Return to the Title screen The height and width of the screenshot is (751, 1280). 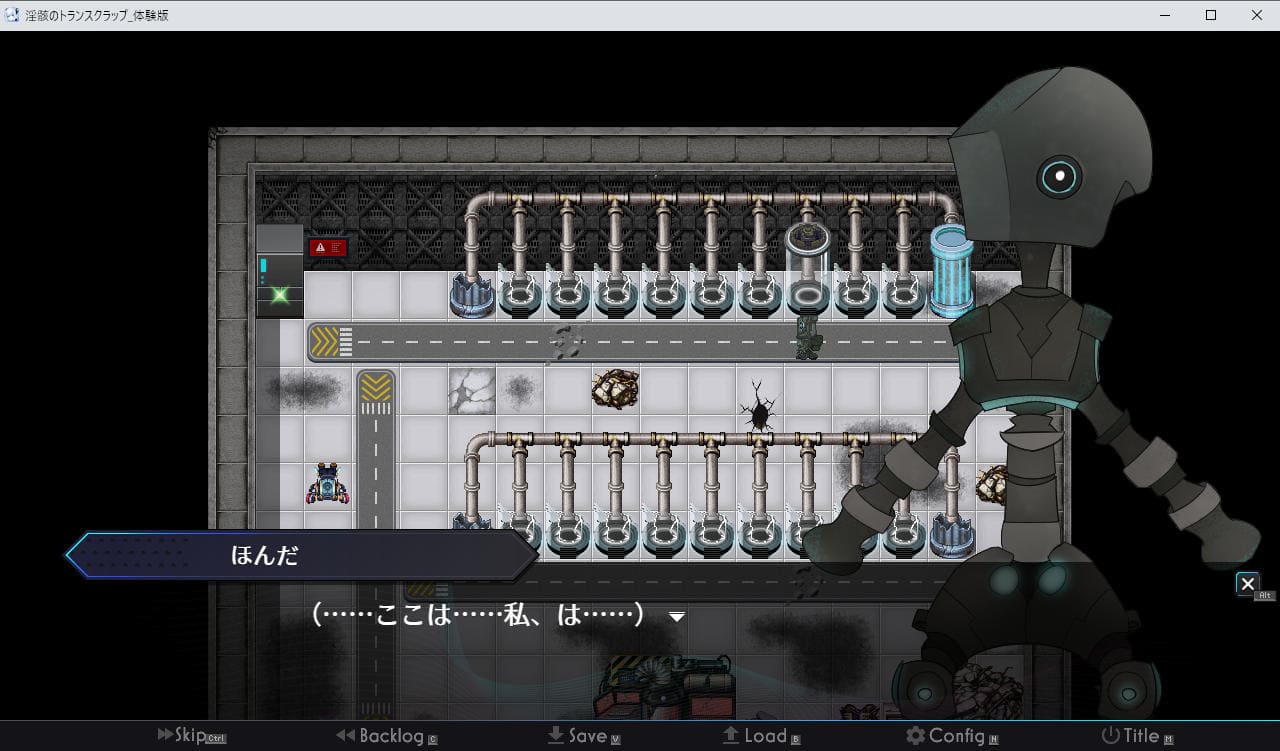pyautogui.click(x=1136, y=736)
